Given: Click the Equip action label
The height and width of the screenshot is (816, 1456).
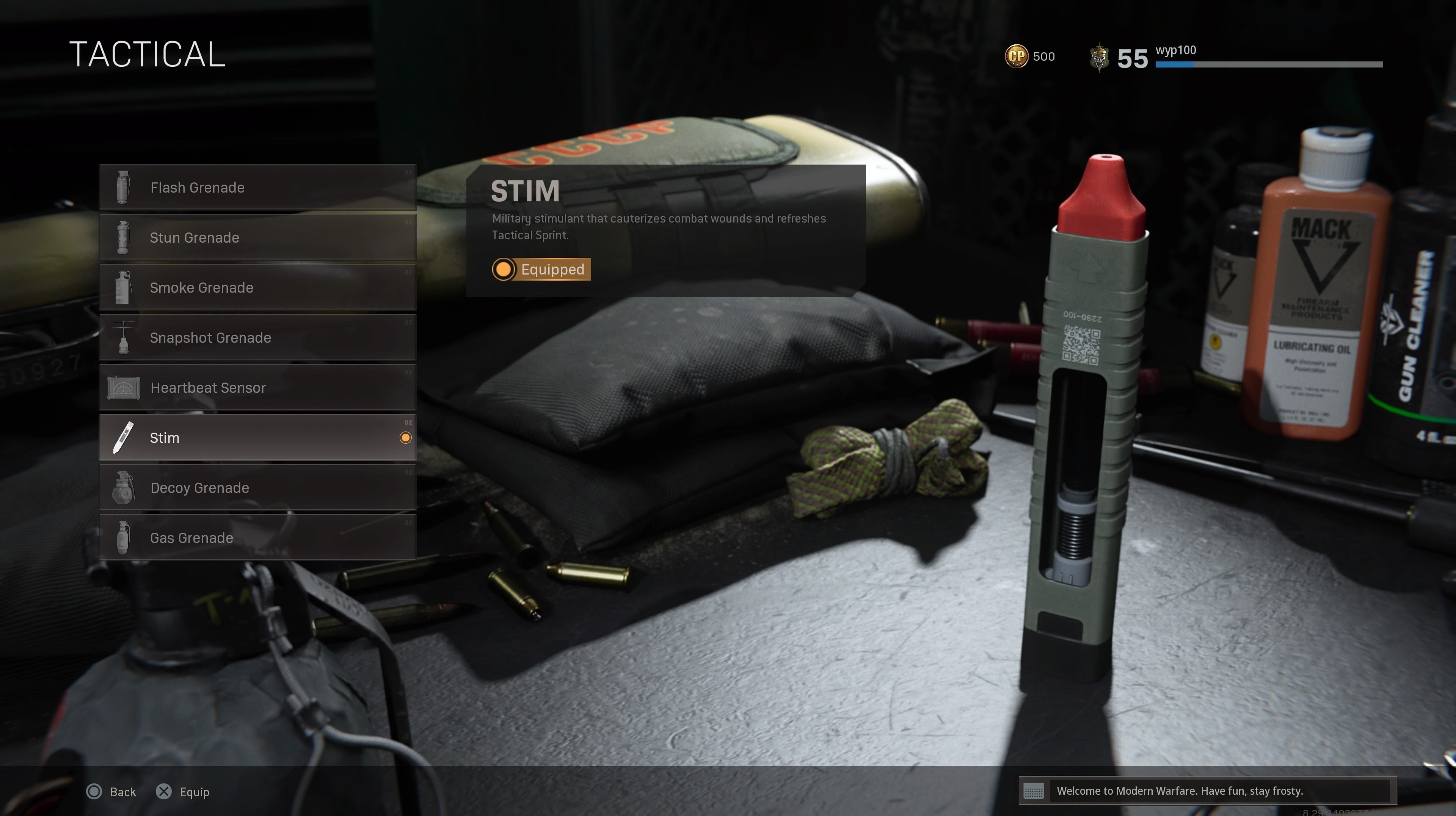Looking at the screenshot, I should tap(194, 792).
